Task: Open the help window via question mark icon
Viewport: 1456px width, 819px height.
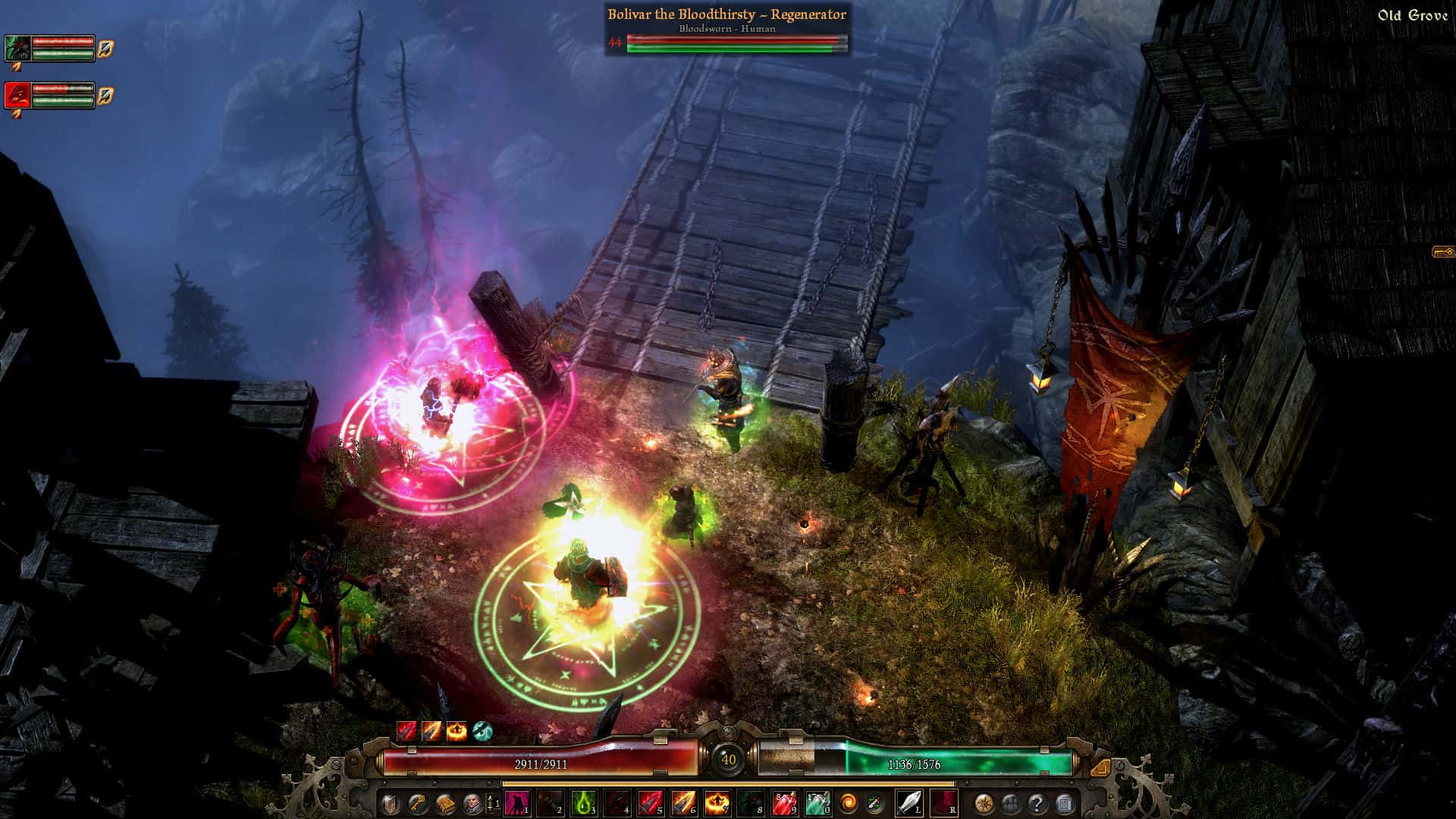Action: (x=1037, y=803)
